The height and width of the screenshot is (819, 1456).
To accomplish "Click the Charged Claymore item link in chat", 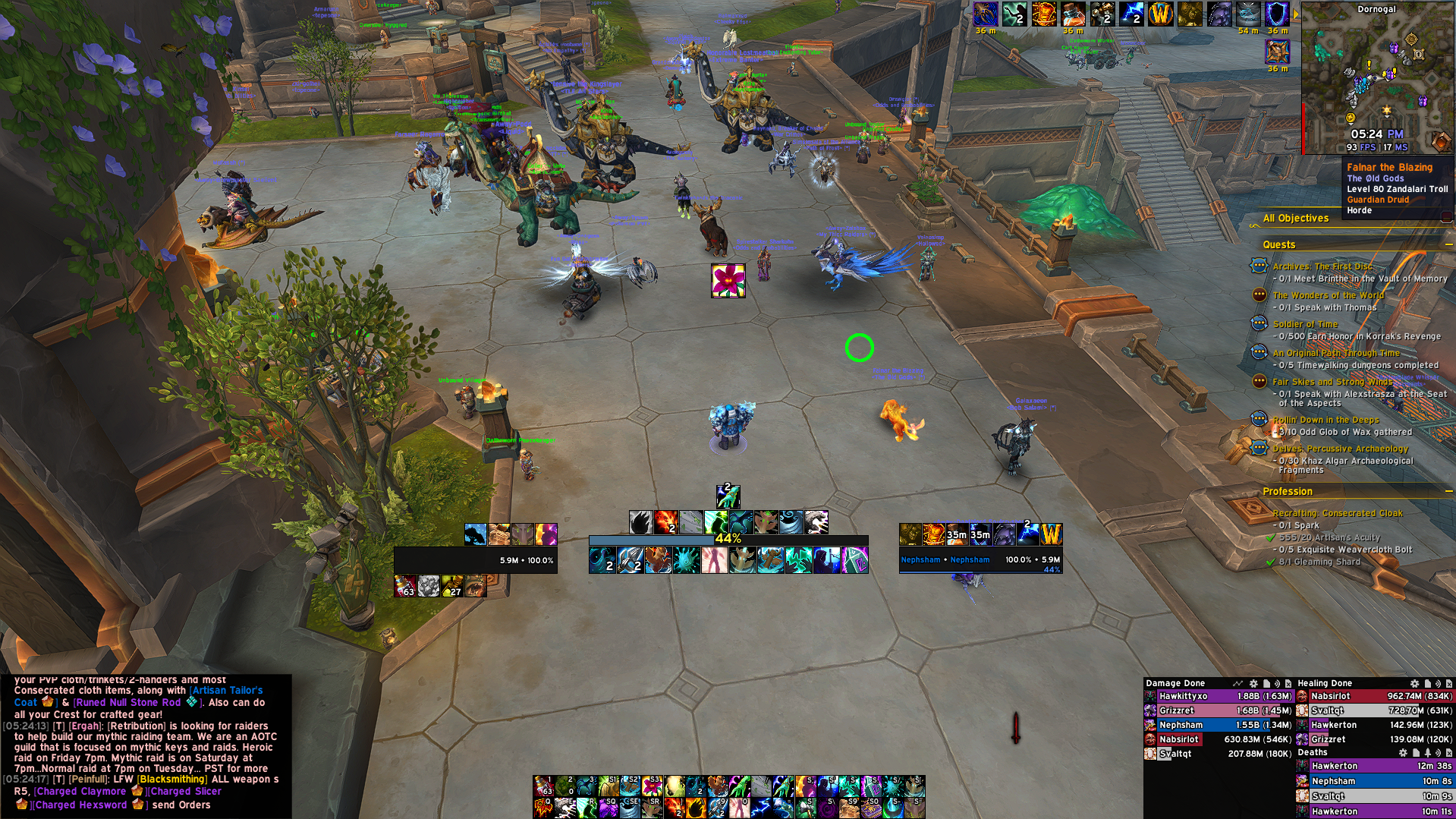I will [x=80, y=791].
